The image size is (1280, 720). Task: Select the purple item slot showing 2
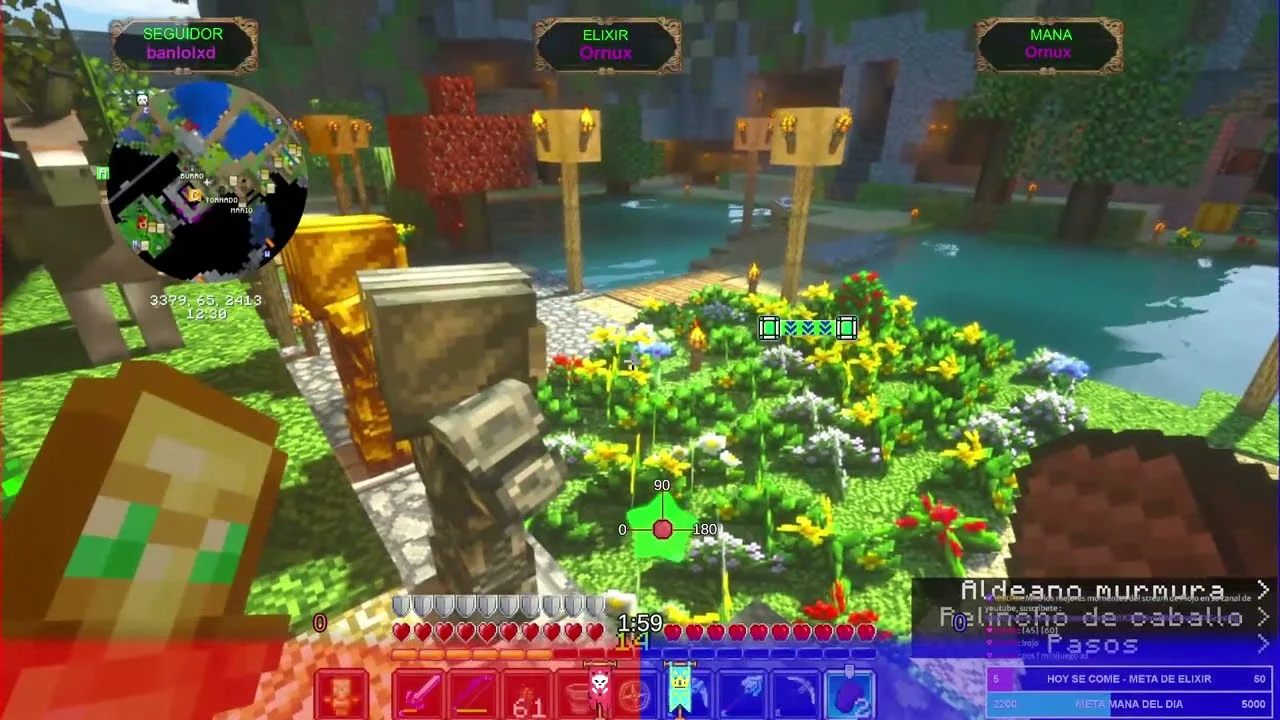click(850, 695)
